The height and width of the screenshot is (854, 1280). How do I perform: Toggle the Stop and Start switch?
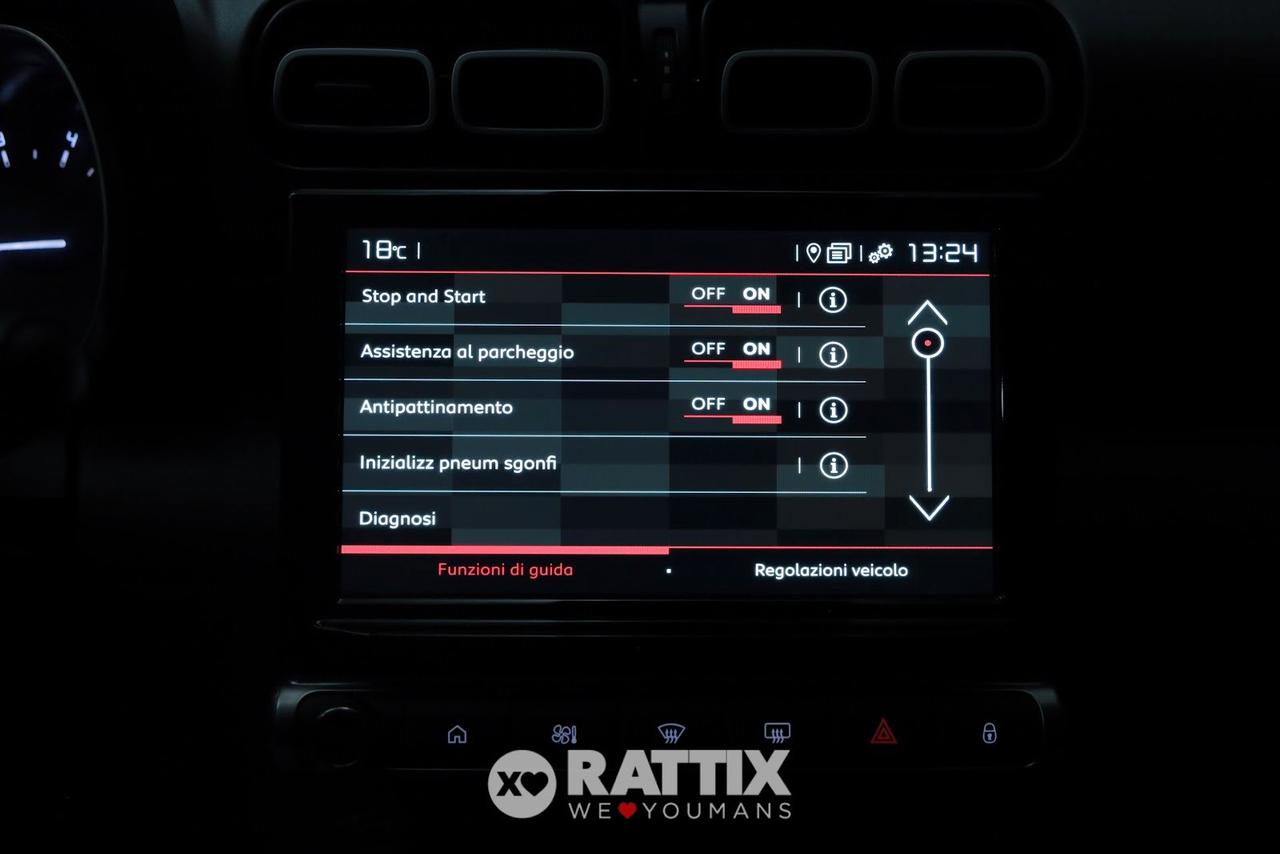coord(733,296)
